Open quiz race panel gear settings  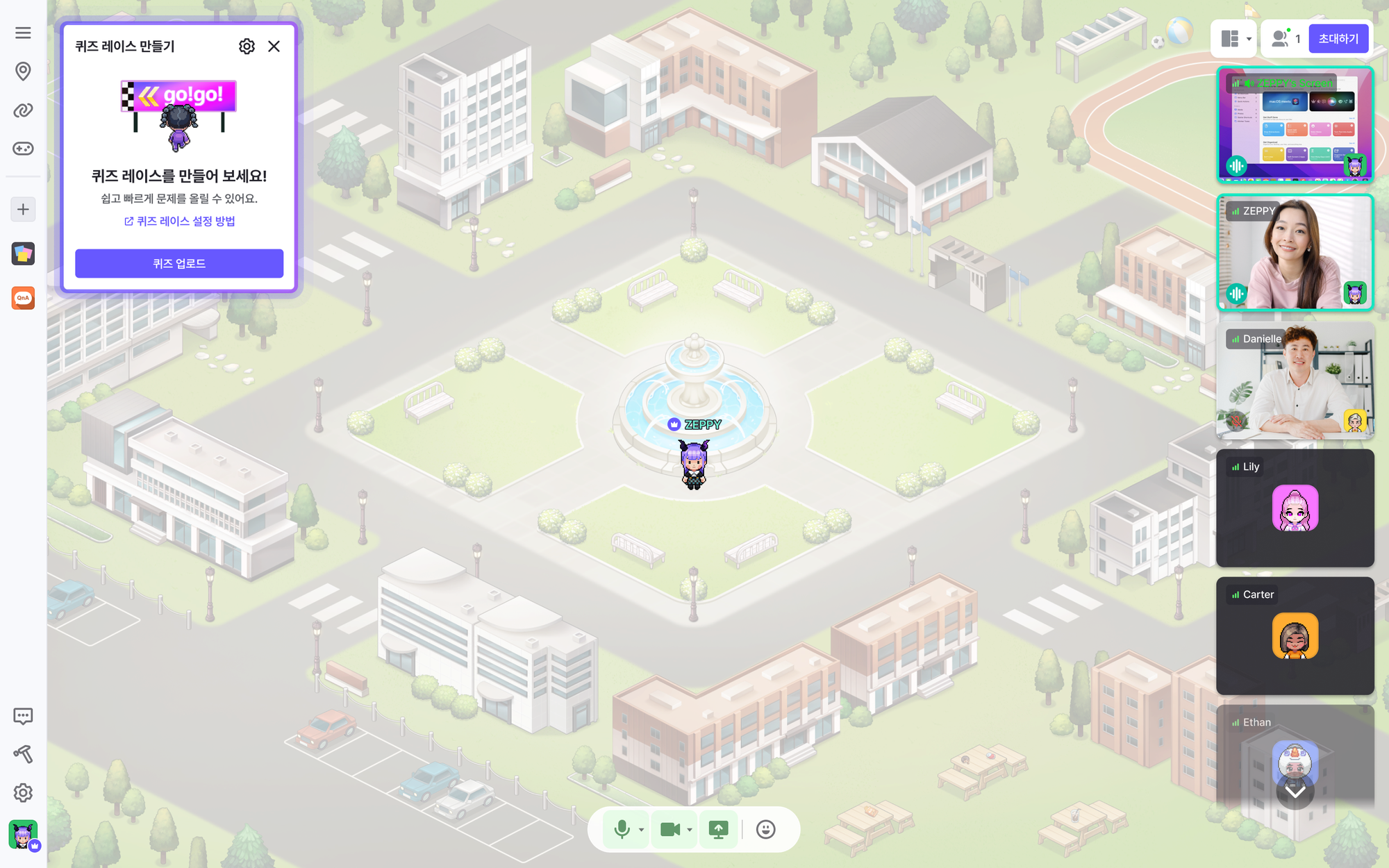point(247,47)
